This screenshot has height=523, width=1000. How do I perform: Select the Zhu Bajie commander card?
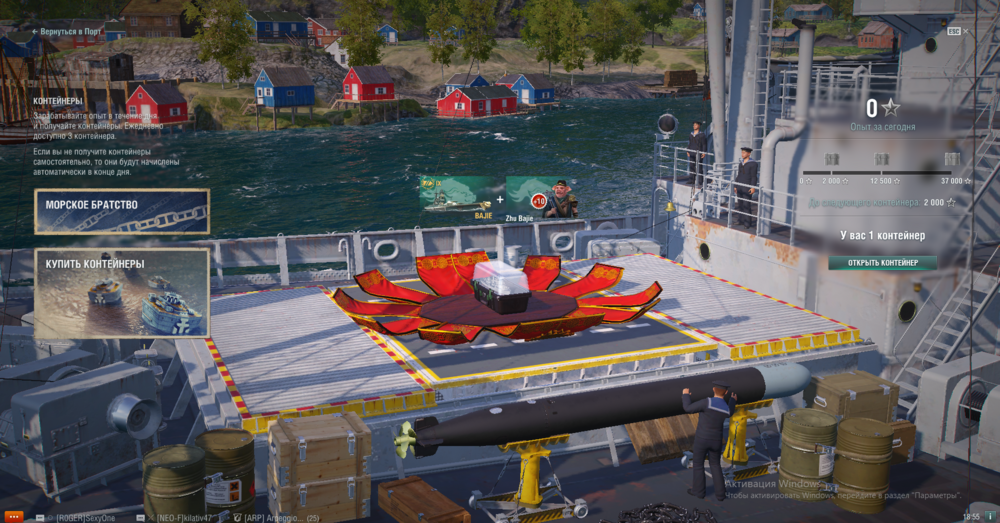(x=542, y=196)
